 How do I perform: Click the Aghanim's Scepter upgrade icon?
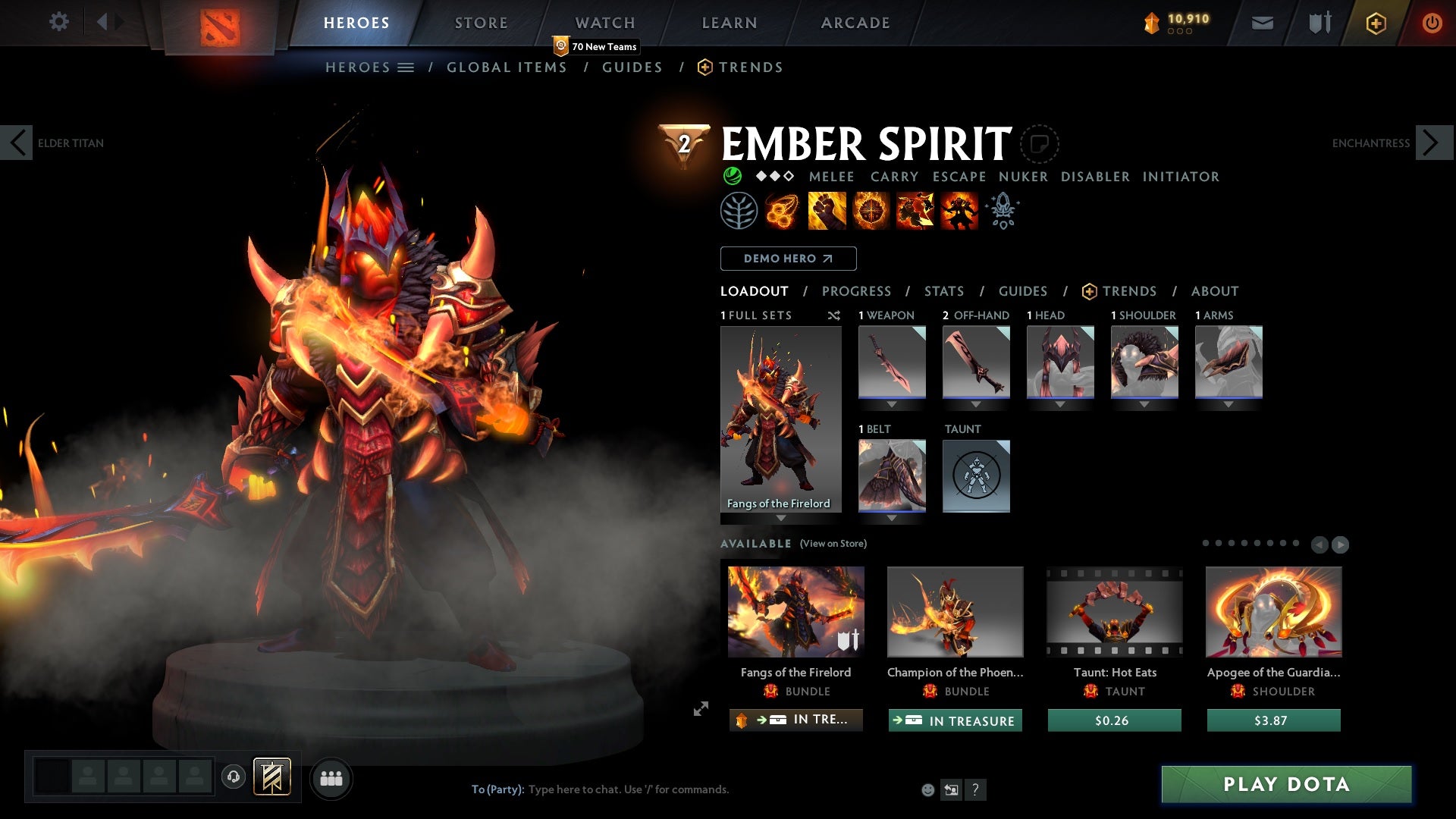(1003, 210)
